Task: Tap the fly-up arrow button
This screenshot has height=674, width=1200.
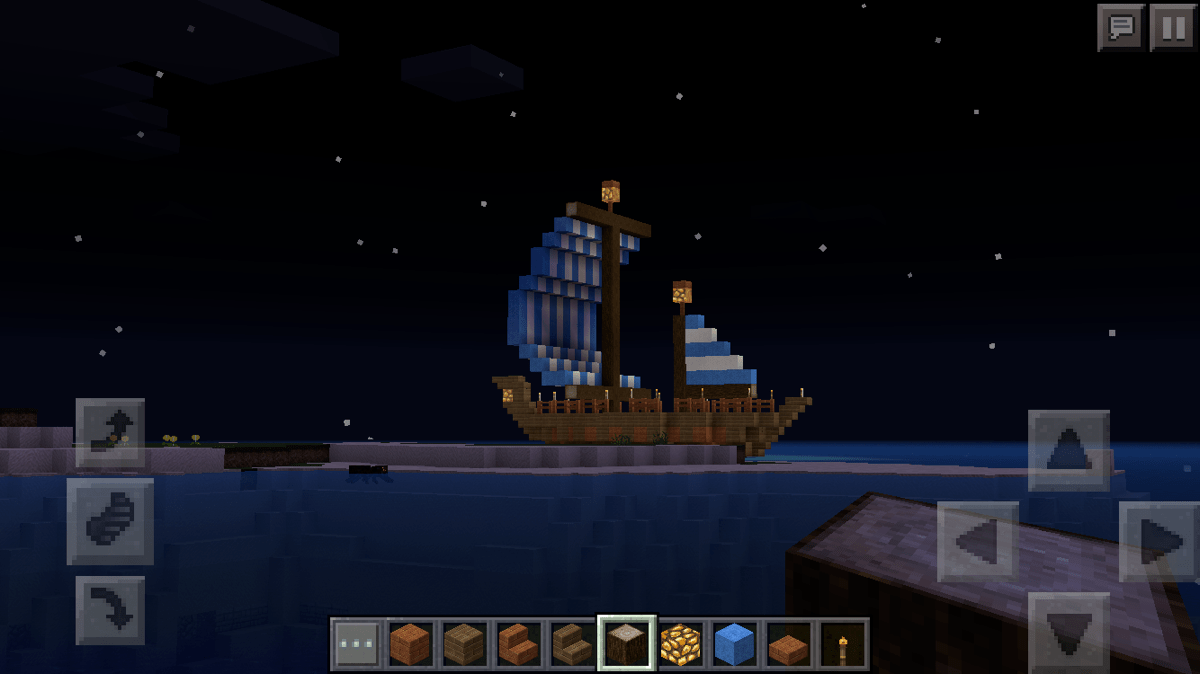Action: click(x=110, y=433)
